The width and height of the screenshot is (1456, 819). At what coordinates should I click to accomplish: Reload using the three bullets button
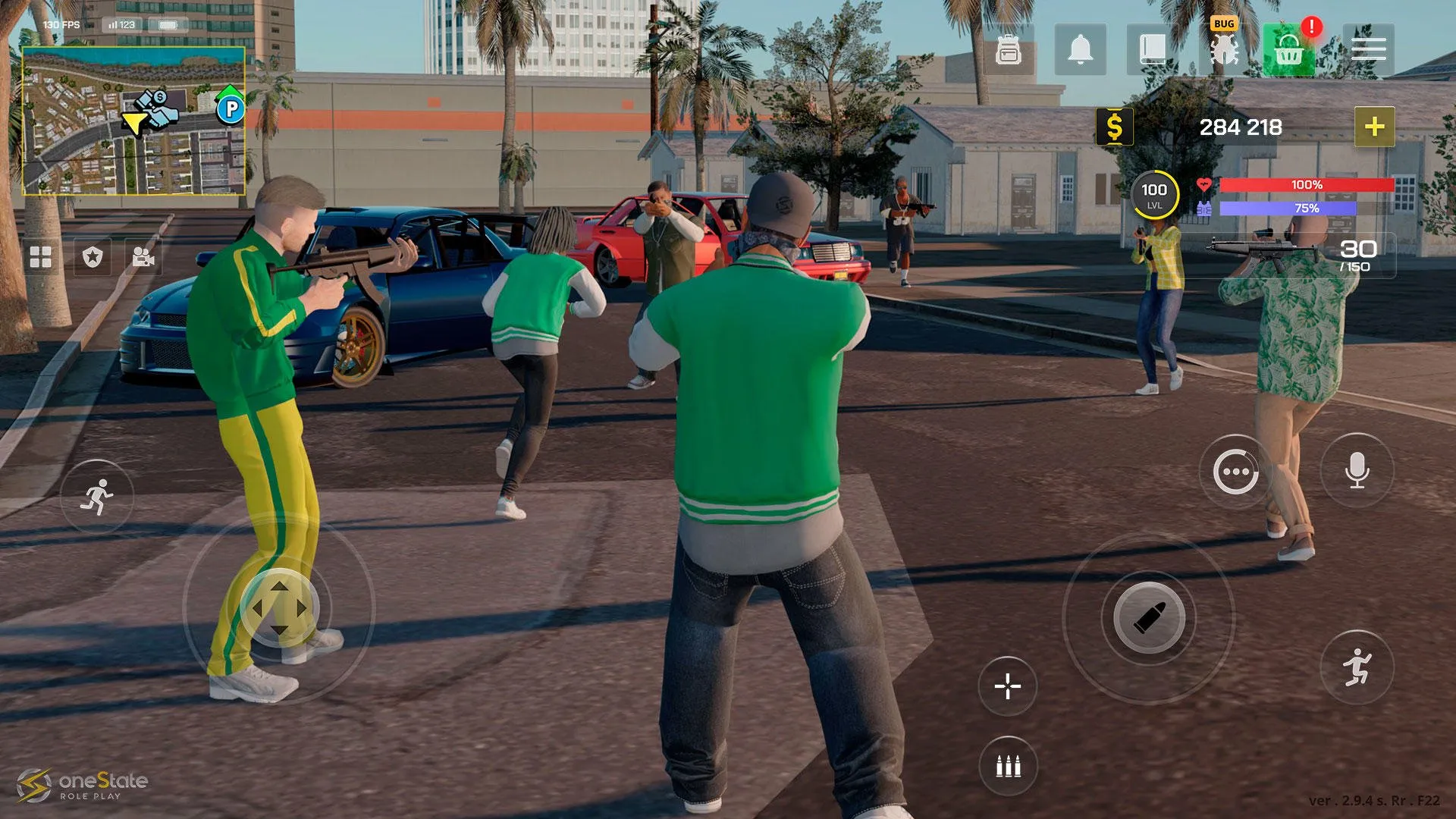tap(1008, 767)
